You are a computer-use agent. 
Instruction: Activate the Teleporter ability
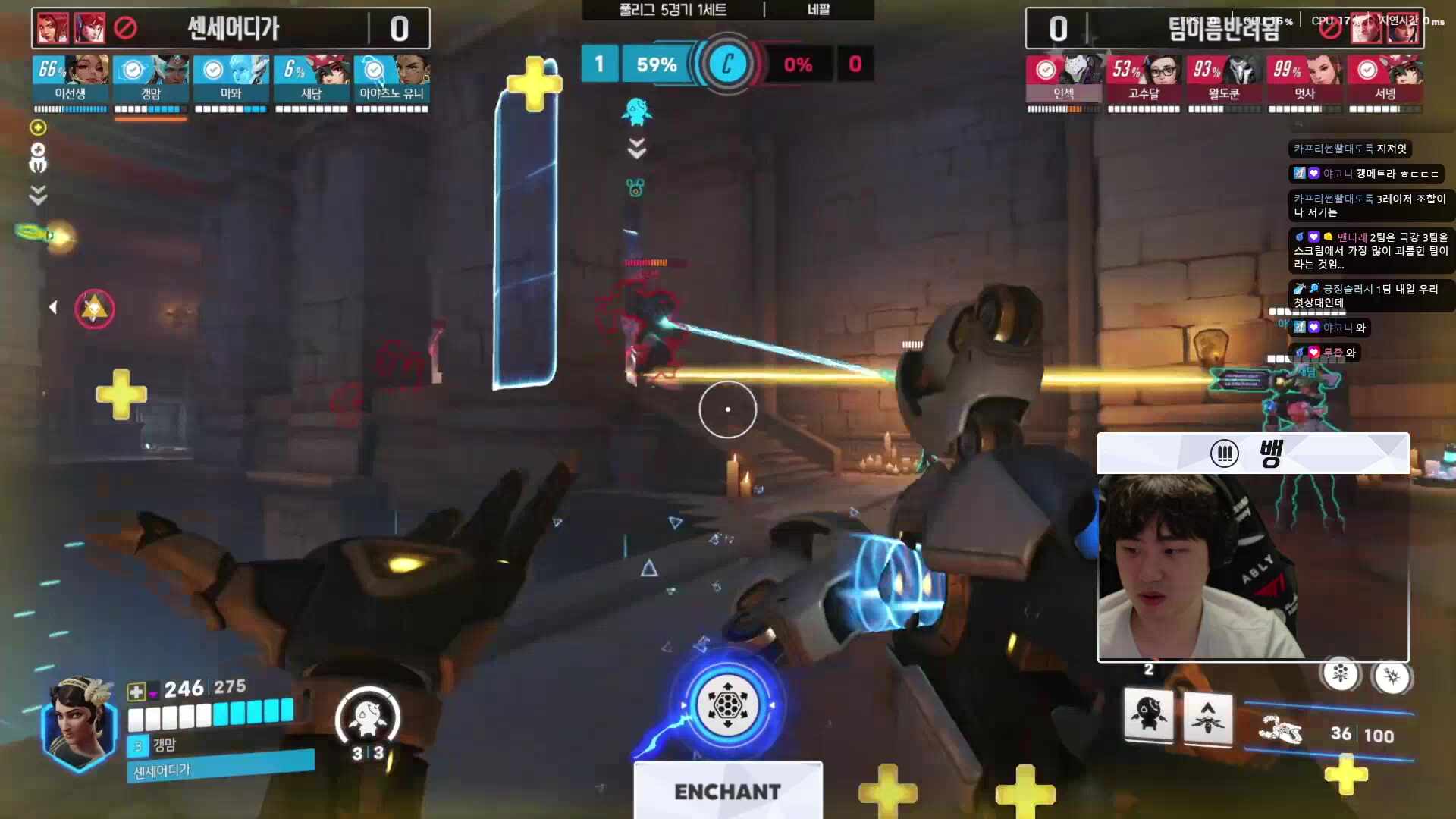[1207, 717]
